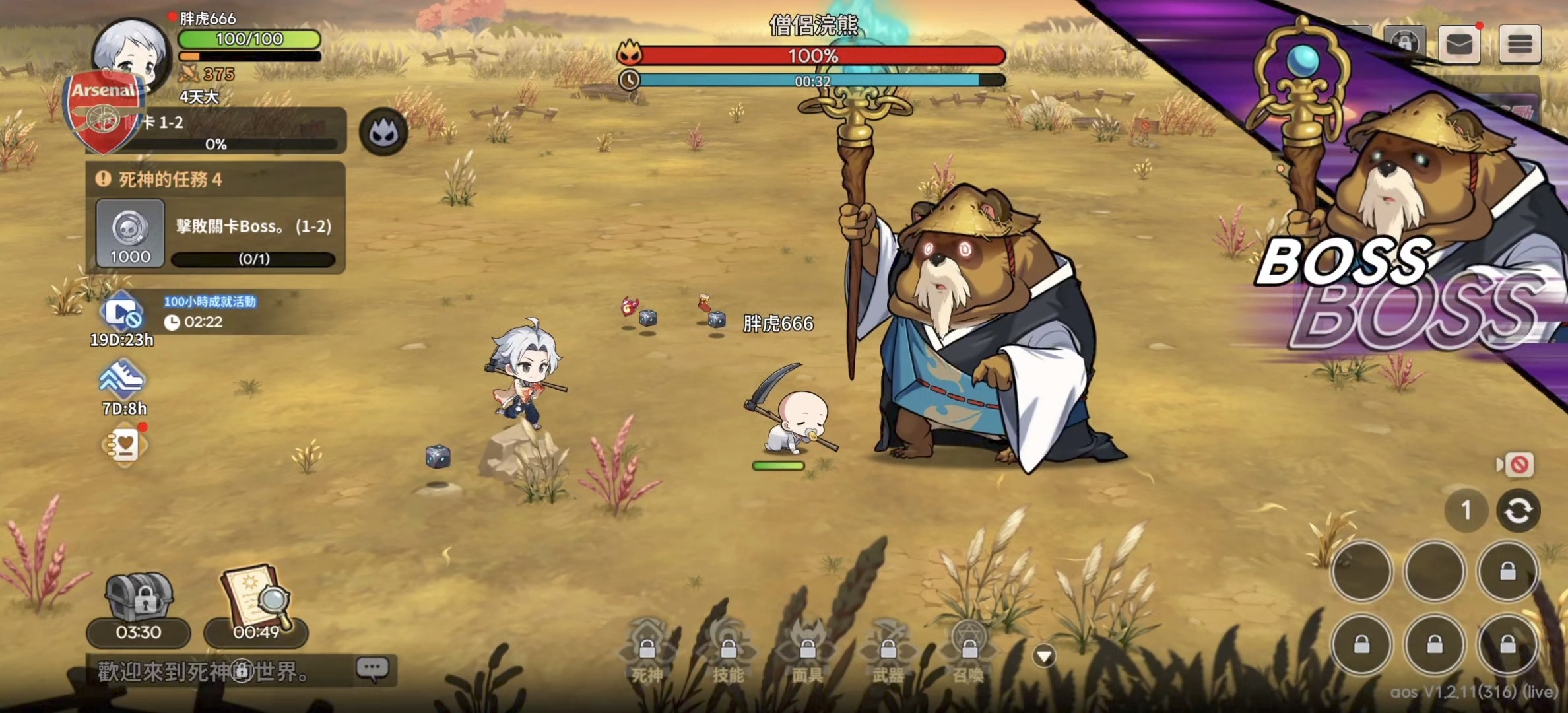Viewport: 1568px width, 713px height.
Task: Tap the flame boss challenge icon
Action: click(x=383, y=133)
